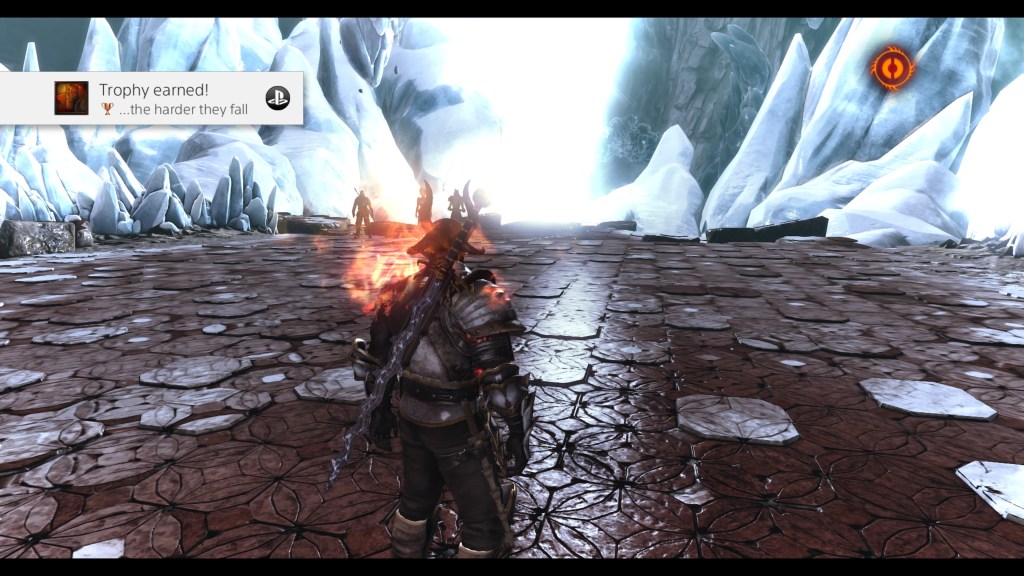Select the PlayStation logo on the trophy popup
The image size is (1024, 576).
click(x=277, y=98)
